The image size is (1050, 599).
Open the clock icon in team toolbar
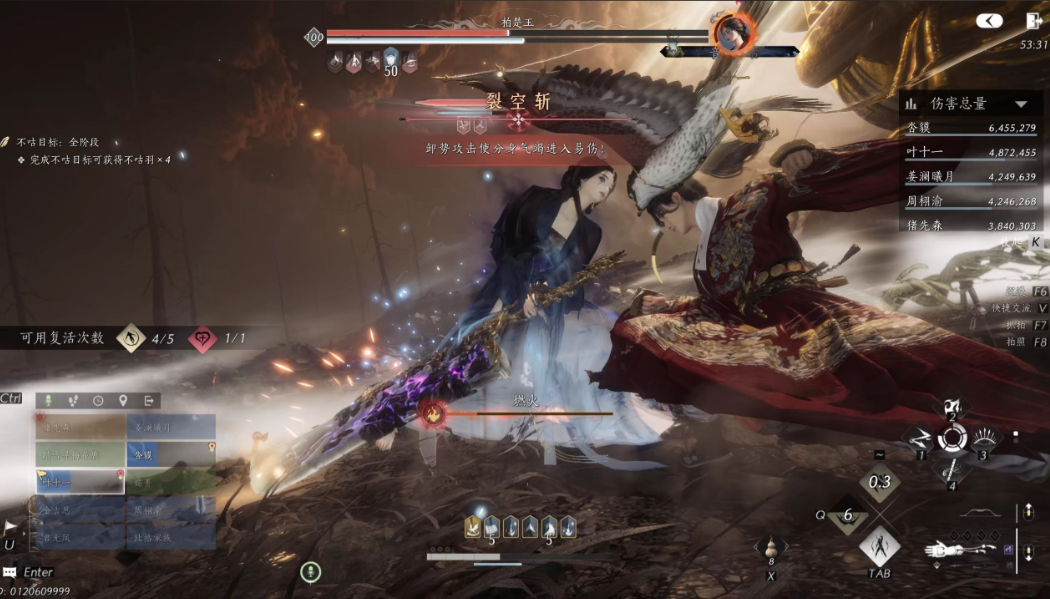(x=98, y=400)
